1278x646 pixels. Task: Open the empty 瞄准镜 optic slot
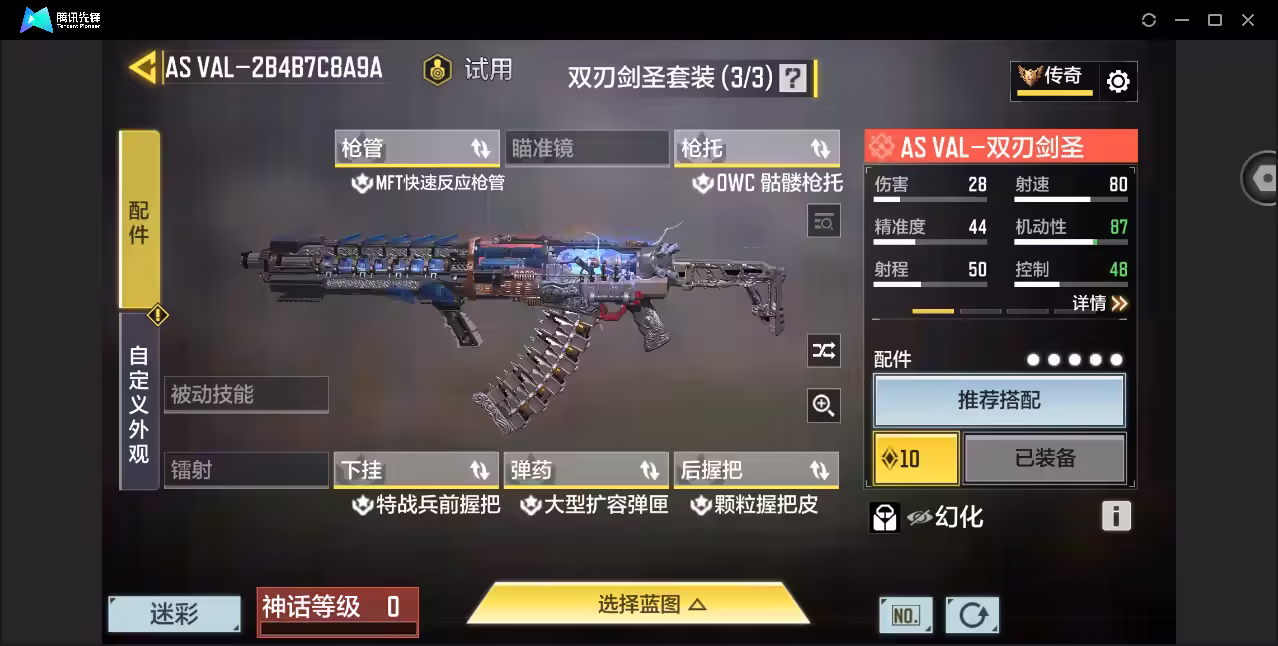coord(586,148)
